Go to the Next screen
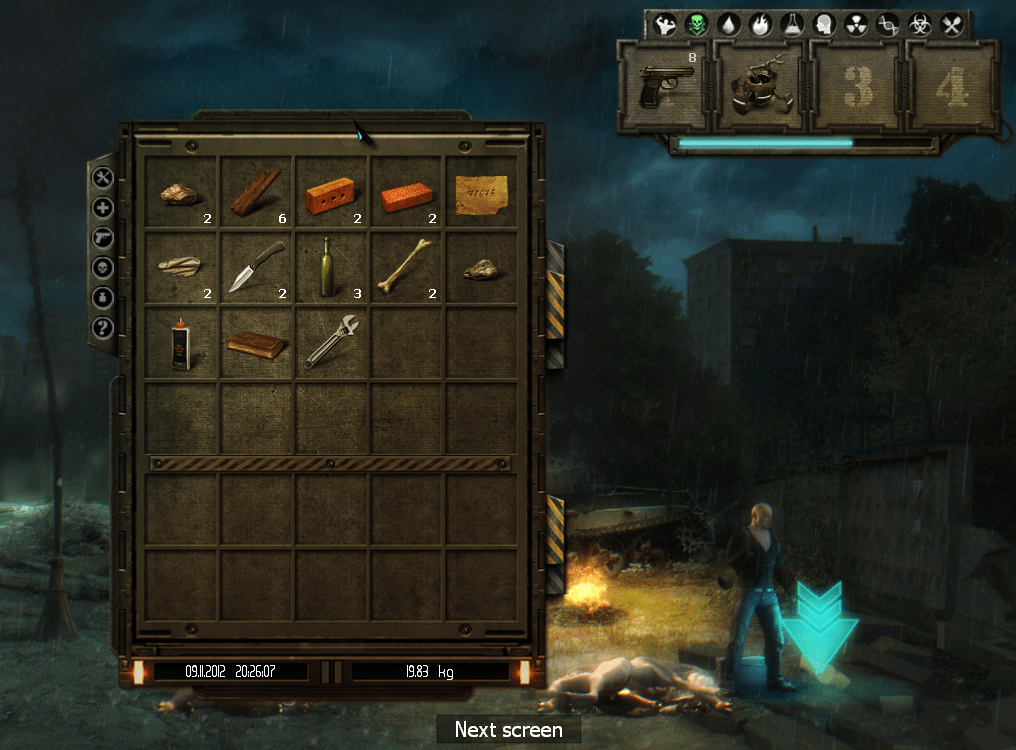Image resolution: width=1016 pixels, height=750 pixels. click(508, 730)
